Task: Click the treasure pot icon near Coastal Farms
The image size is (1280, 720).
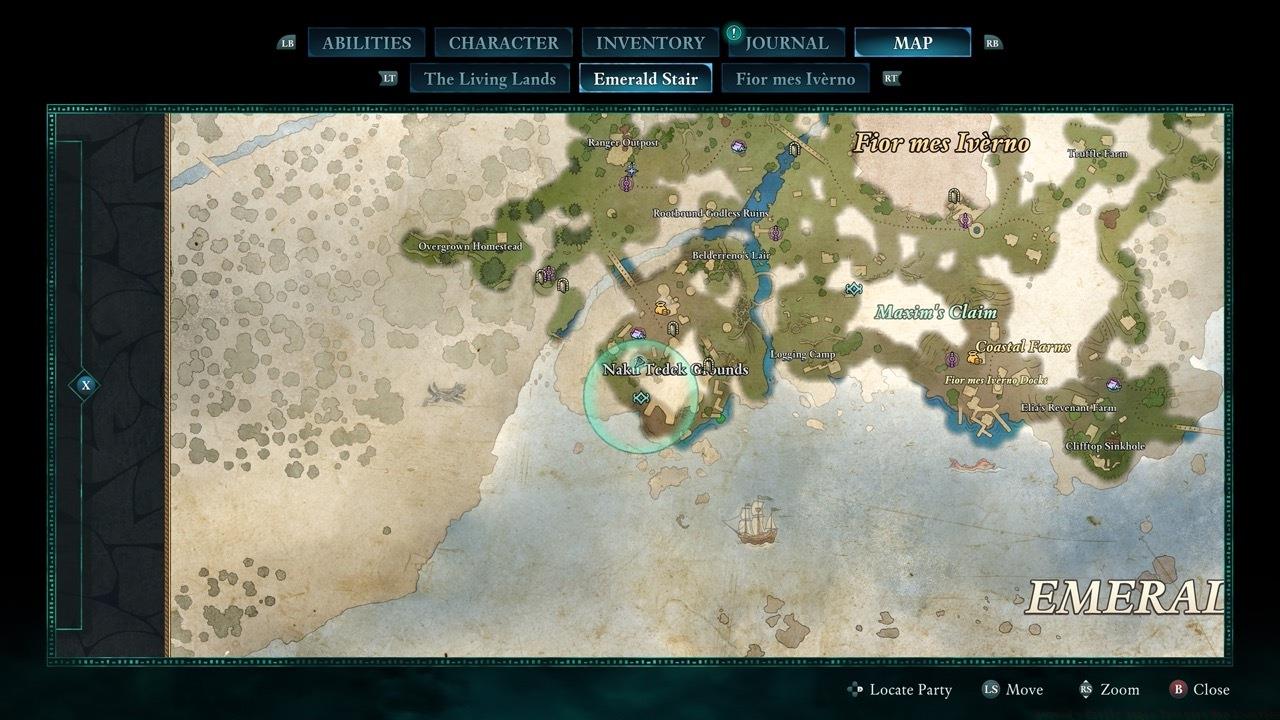Action: click(x=972, y=359)
